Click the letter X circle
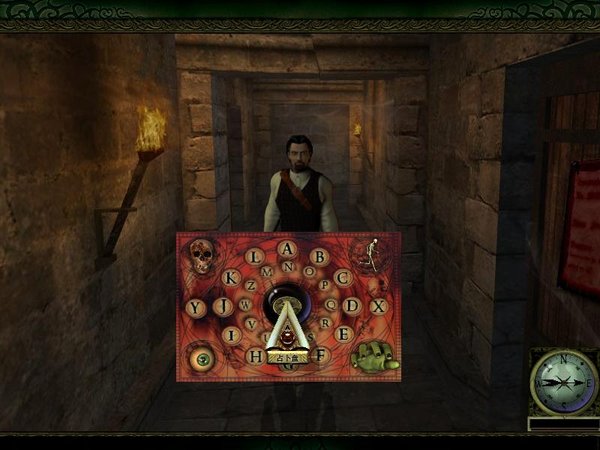This screenshot has width=600, height=450. (378, 306)
